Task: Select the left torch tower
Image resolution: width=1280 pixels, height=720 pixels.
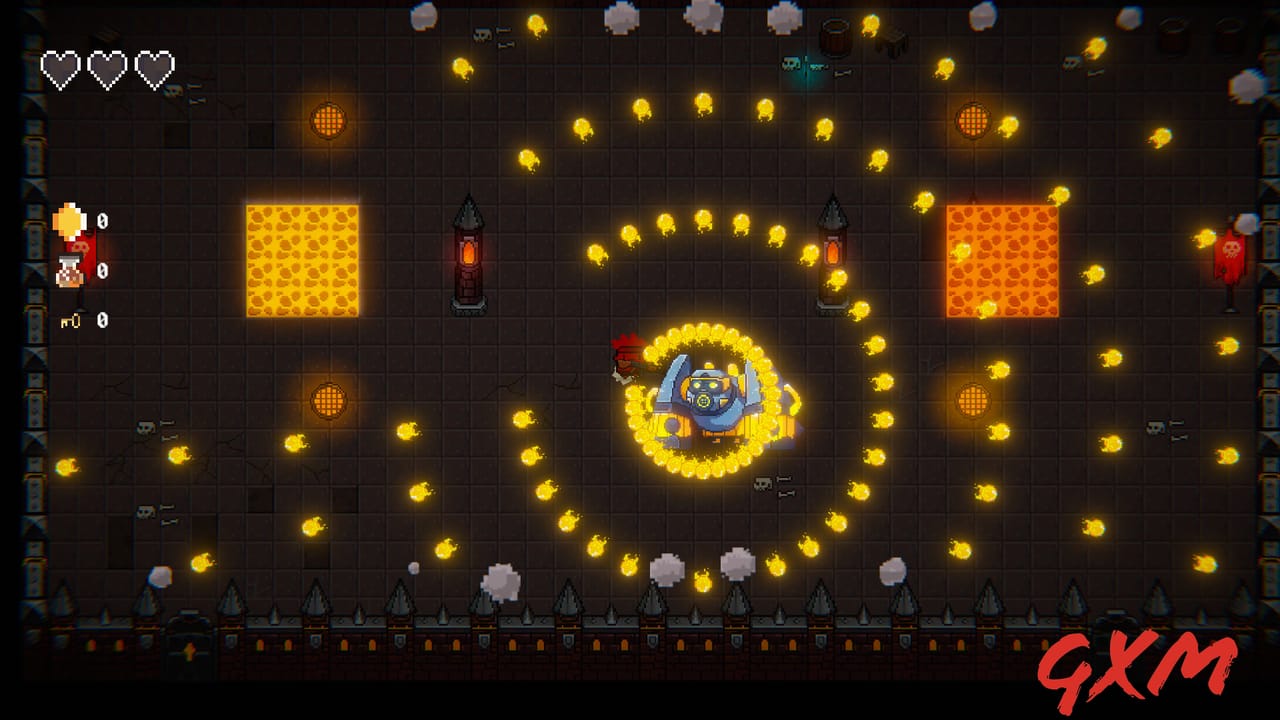Action: click(470, 255)
